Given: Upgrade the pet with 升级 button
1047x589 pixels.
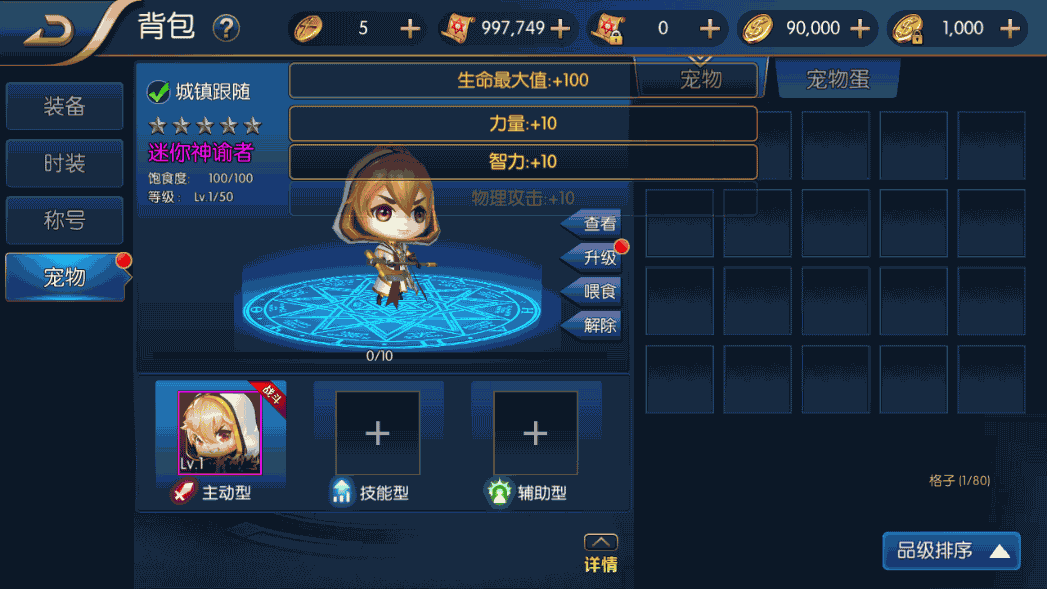Looking at the screenshot, I should [598, 258].
